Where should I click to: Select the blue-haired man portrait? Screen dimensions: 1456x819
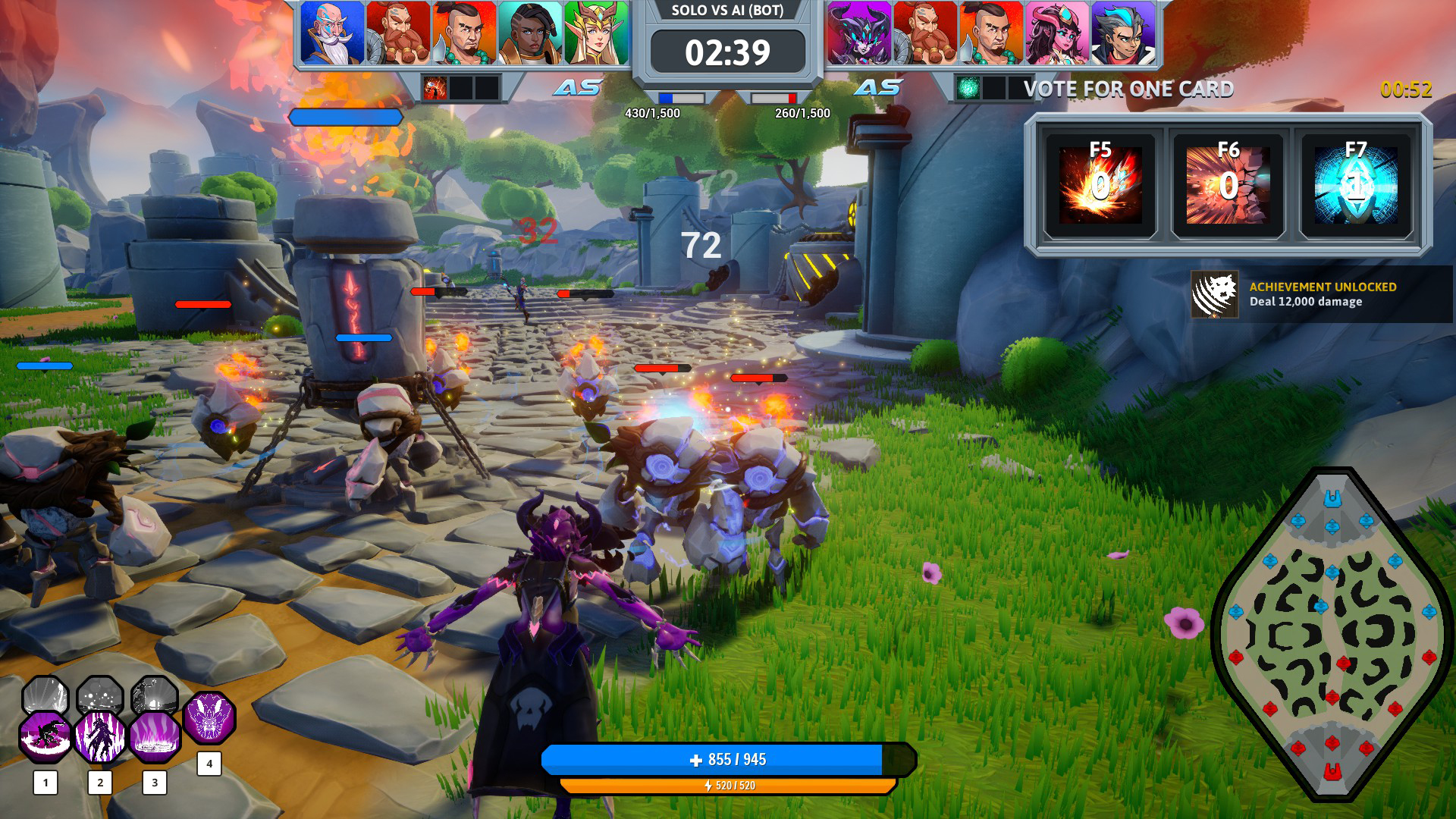pyautogui.click(x=1123, y=33)
